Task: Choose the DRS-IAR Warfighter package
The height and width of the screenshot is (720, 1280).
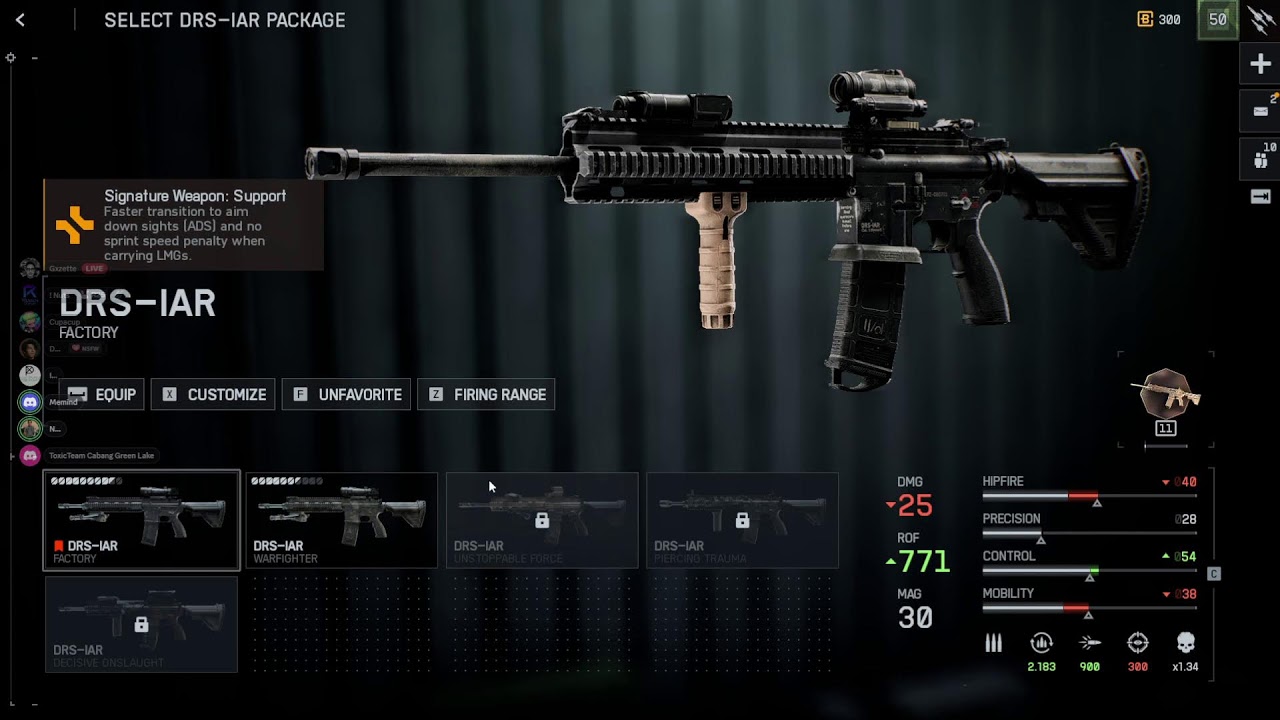Action: (x=342, y=520)
